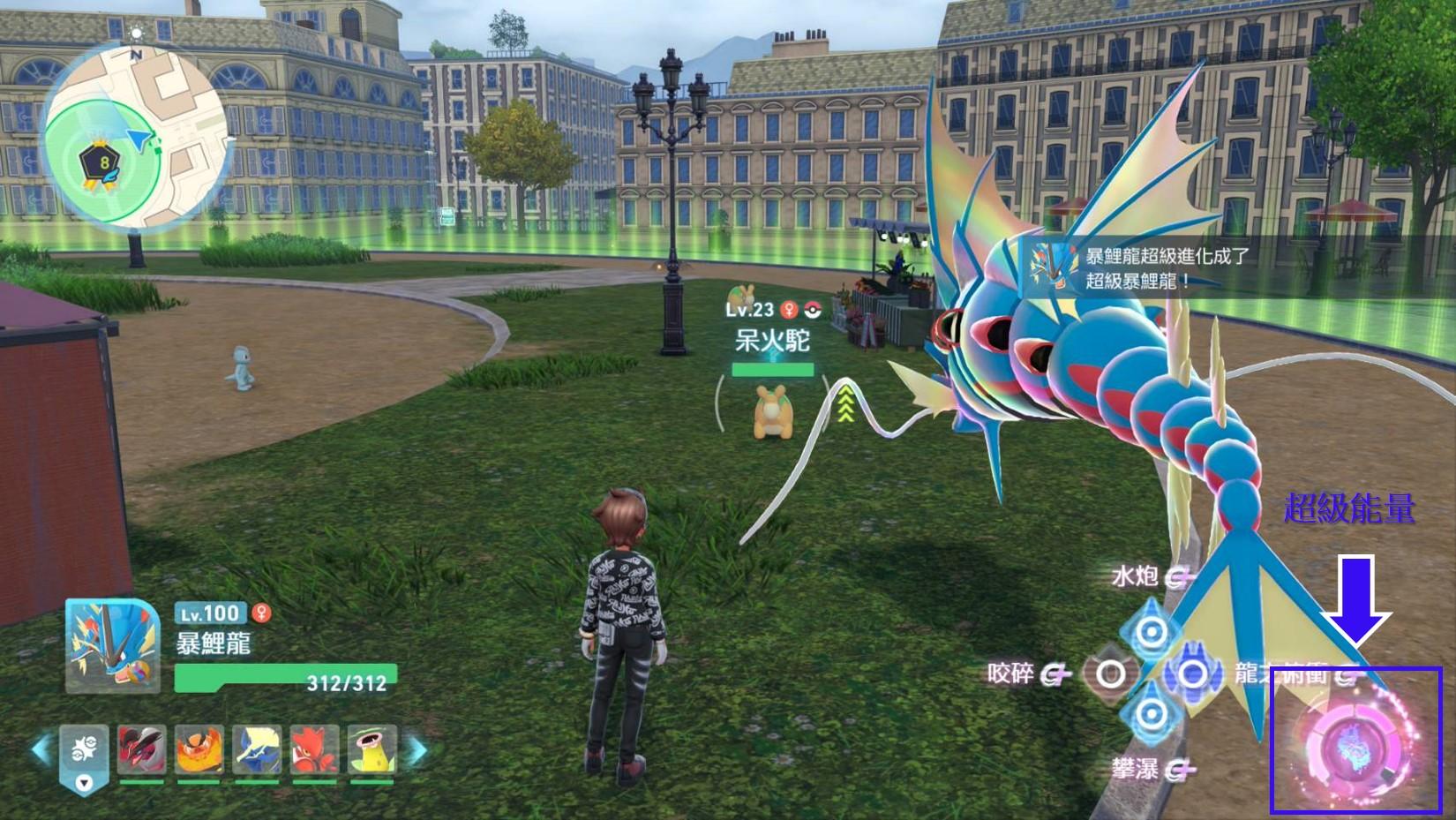Choose the blue and yellow party Pokémon
The image size is (1456, 820).
click(x=257, y=750)
